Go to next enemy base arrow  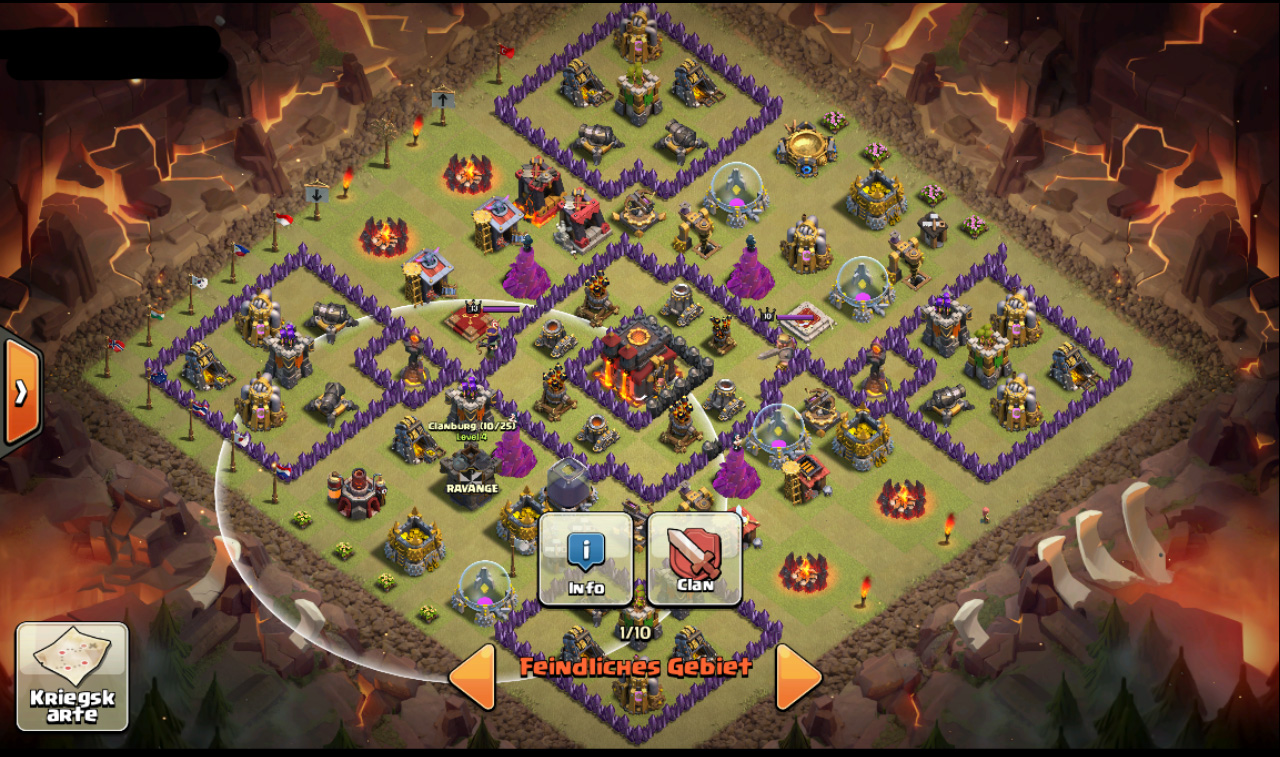pos(798,677)
